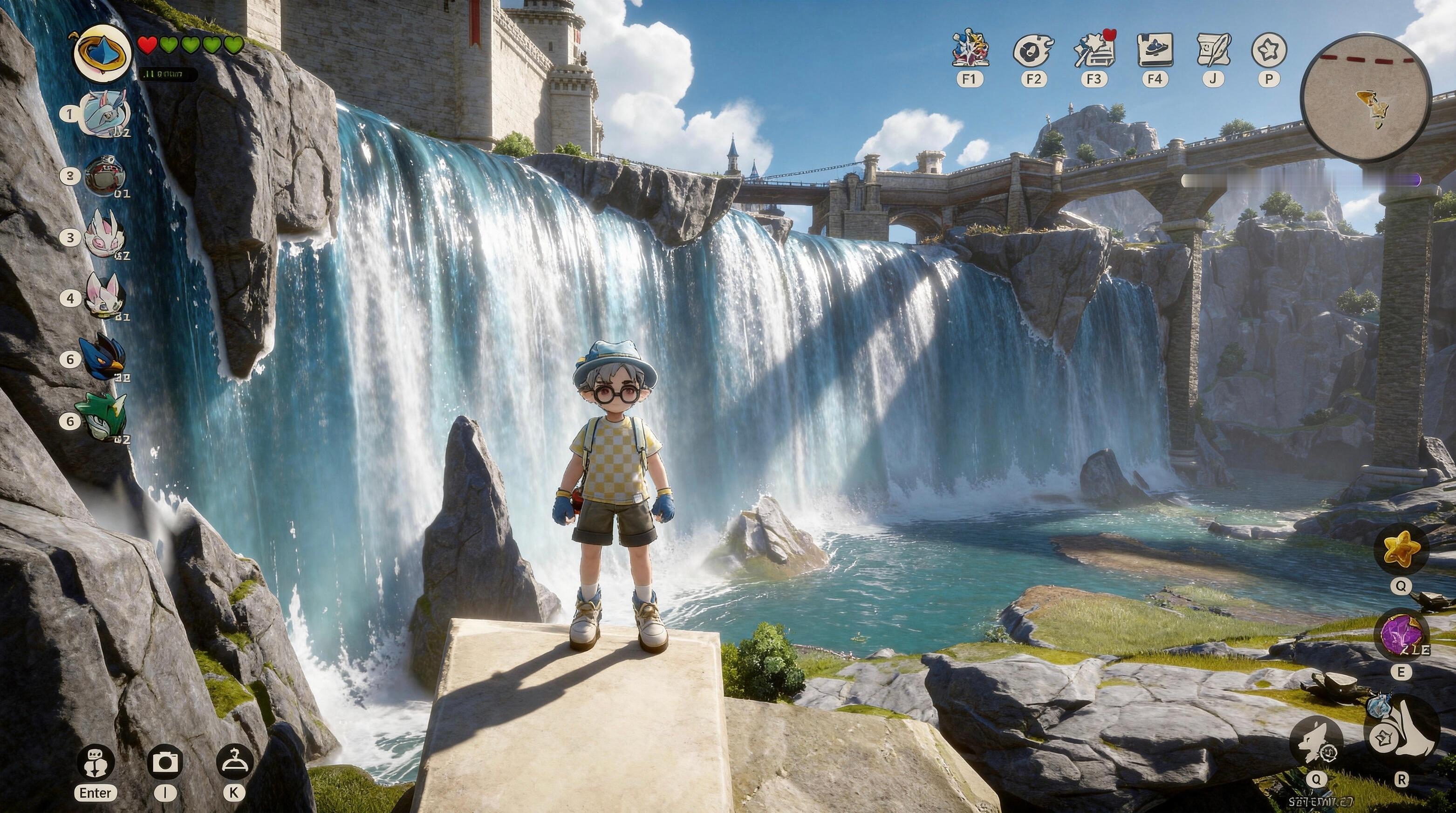Open the camera photo mode
1456x813 pixels.
point(165,762)
